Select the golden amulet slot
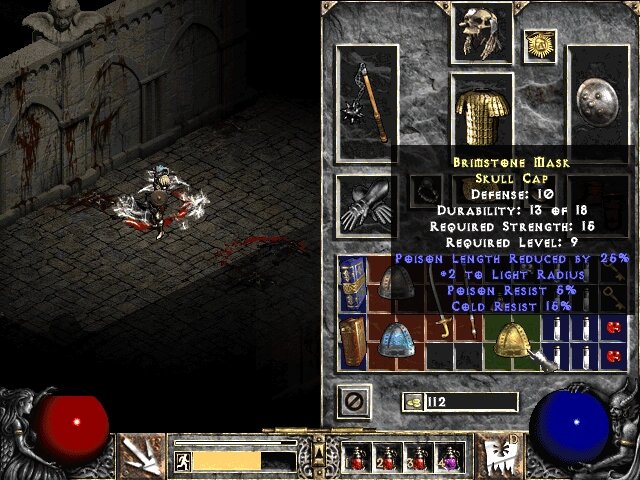This screenshot has height=480, width=640. coord(540,44)
